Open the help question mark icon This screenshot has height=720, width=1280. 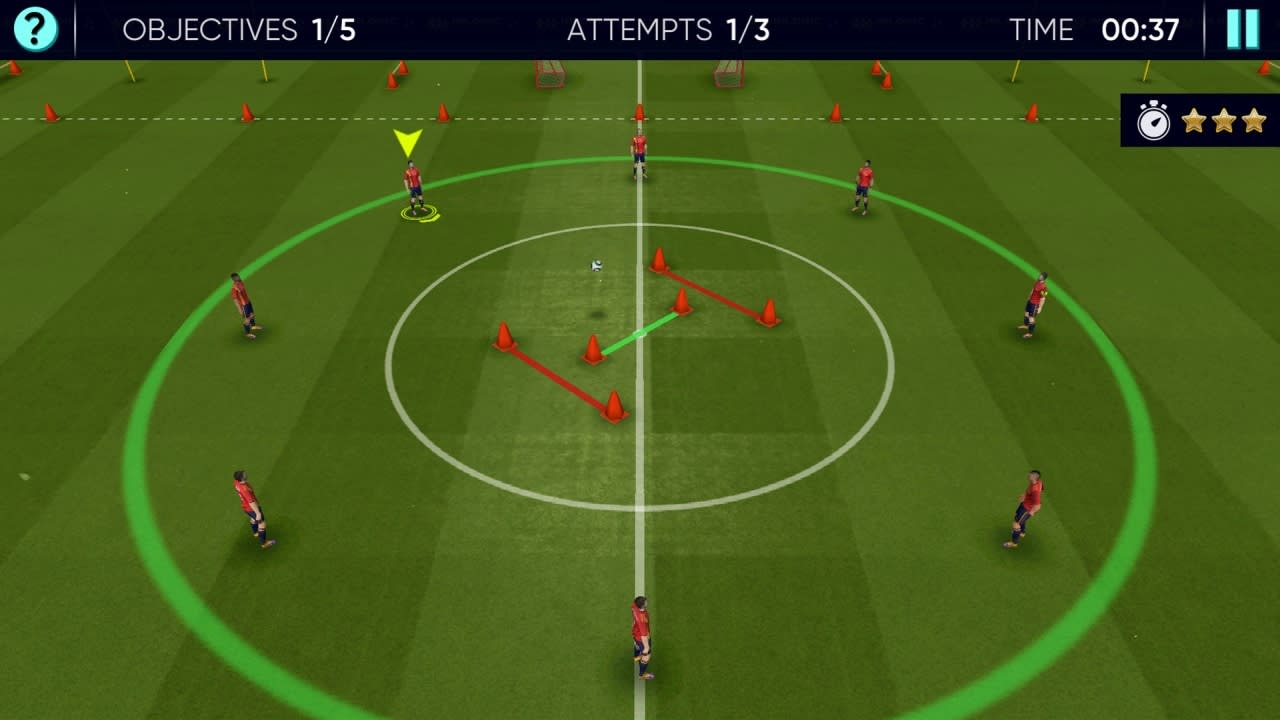pyautogui.click(x=33, y=29)
